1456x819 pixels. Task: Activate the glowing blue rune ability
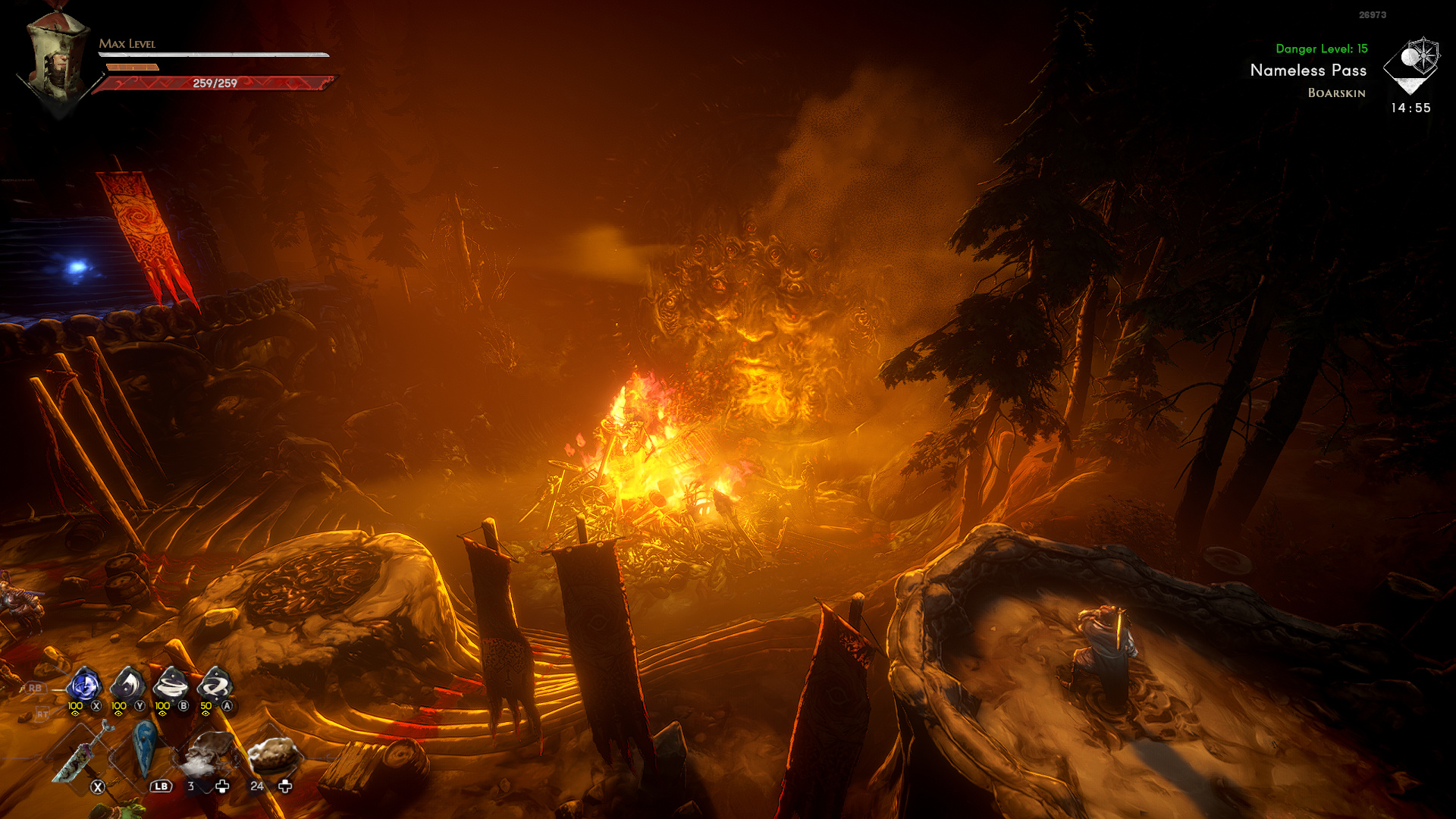click(83, 686)
